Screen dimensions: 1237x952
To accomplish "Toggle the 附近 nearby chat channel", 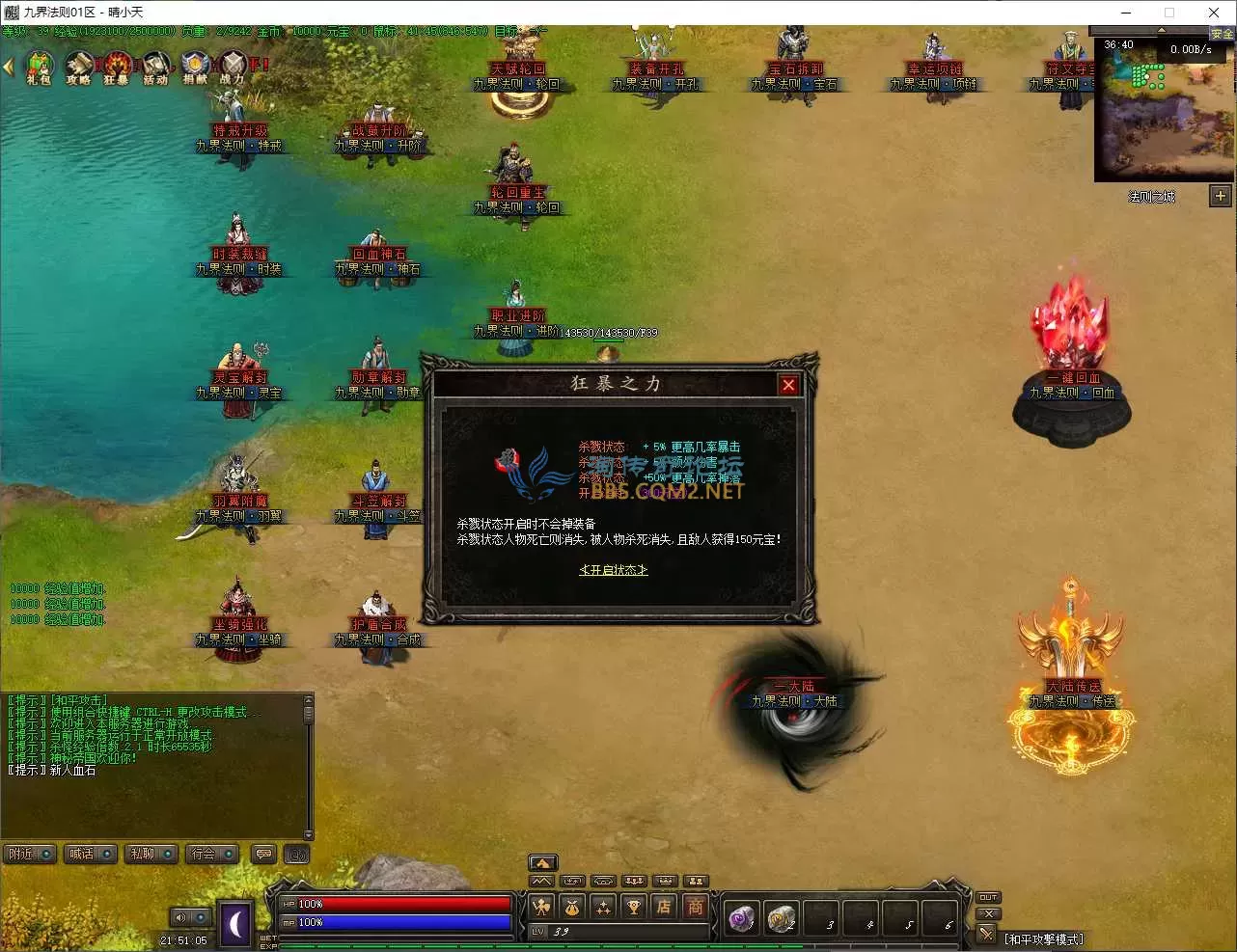I will 28,854.
